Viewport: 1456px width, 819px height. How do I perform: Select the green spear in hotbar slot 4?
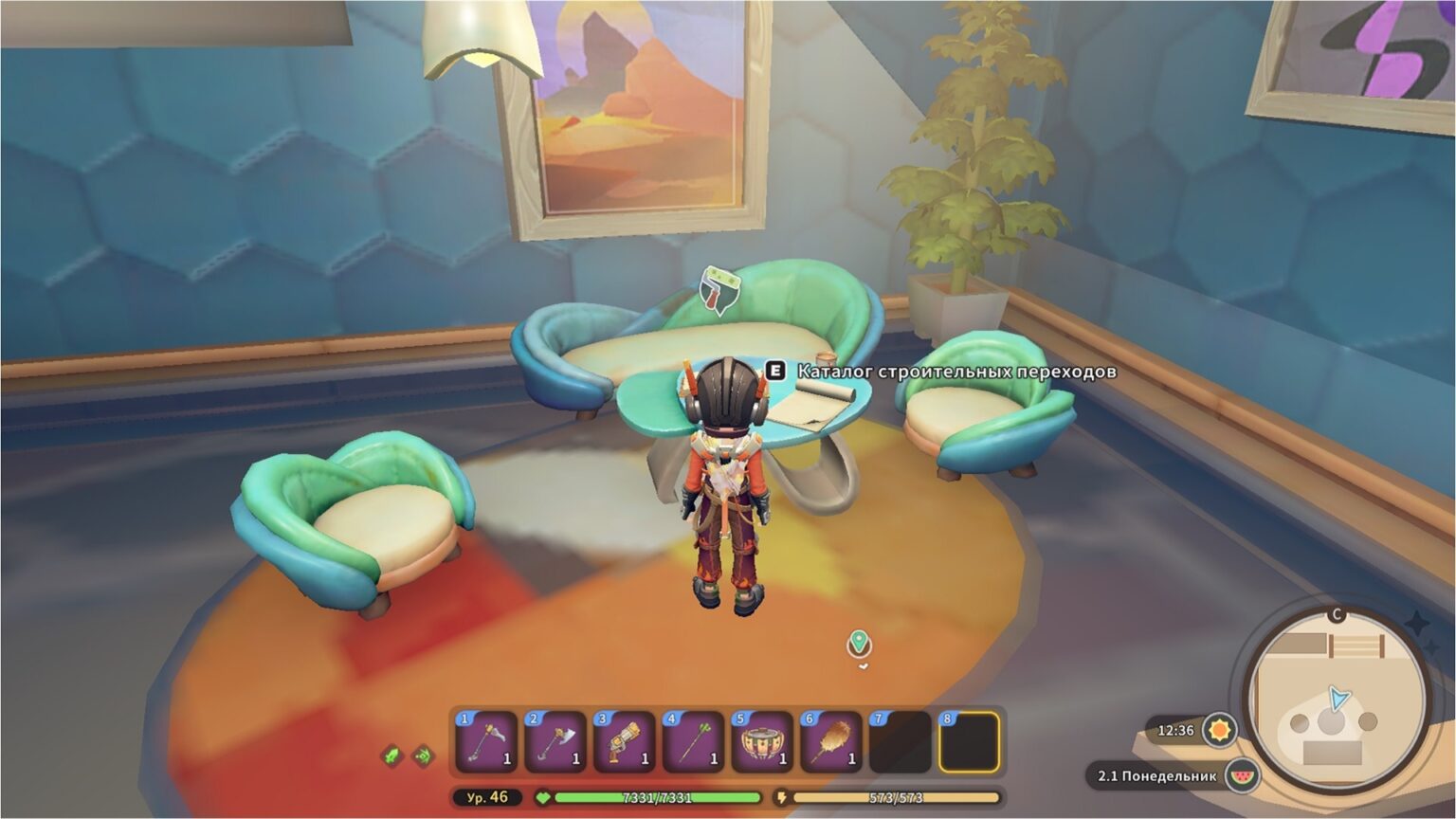point(693,741)
